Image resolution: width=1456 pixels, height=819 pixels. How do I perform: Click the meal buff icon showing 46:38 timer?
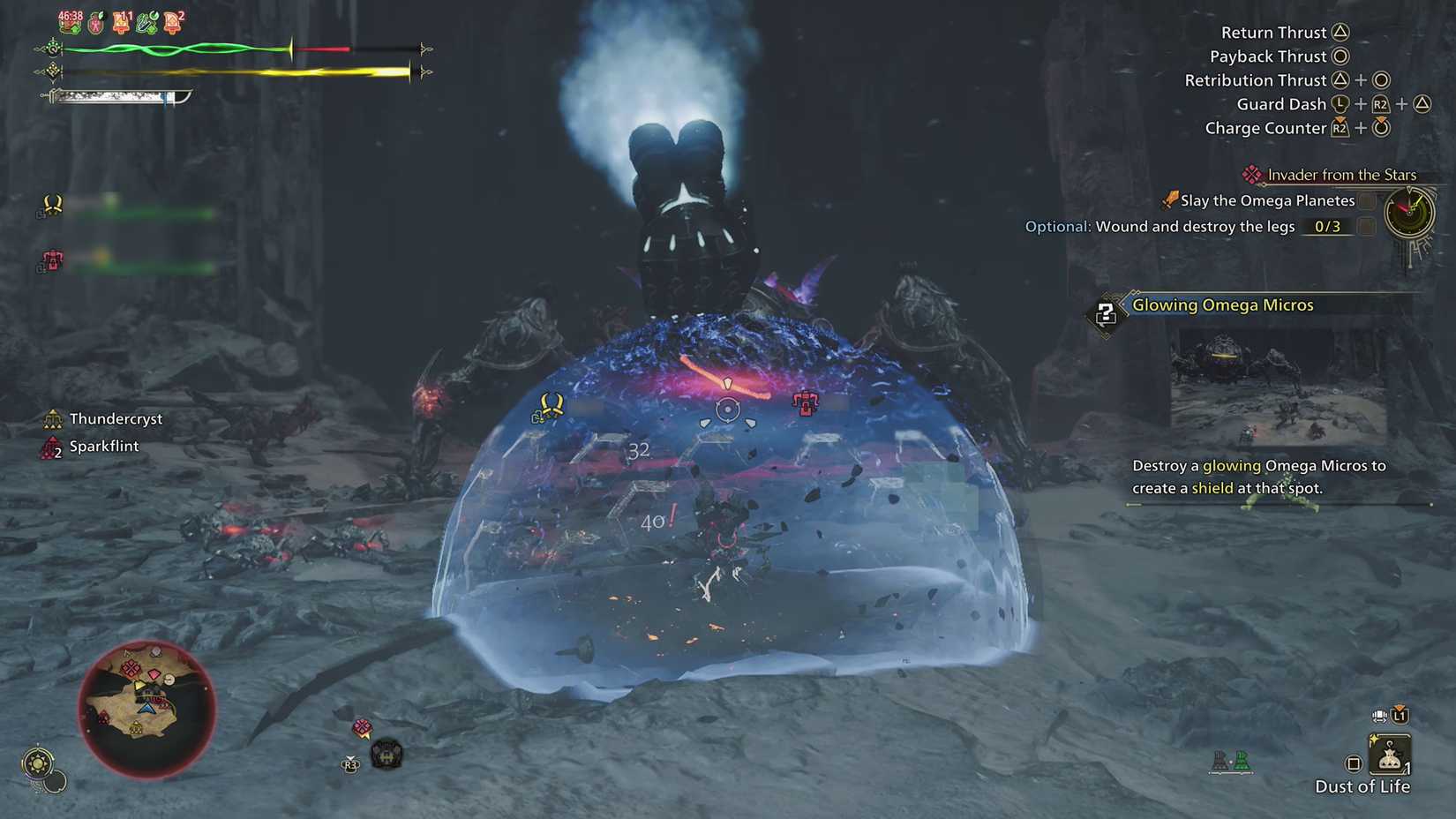pyautogui.click(x=71, y=22)
